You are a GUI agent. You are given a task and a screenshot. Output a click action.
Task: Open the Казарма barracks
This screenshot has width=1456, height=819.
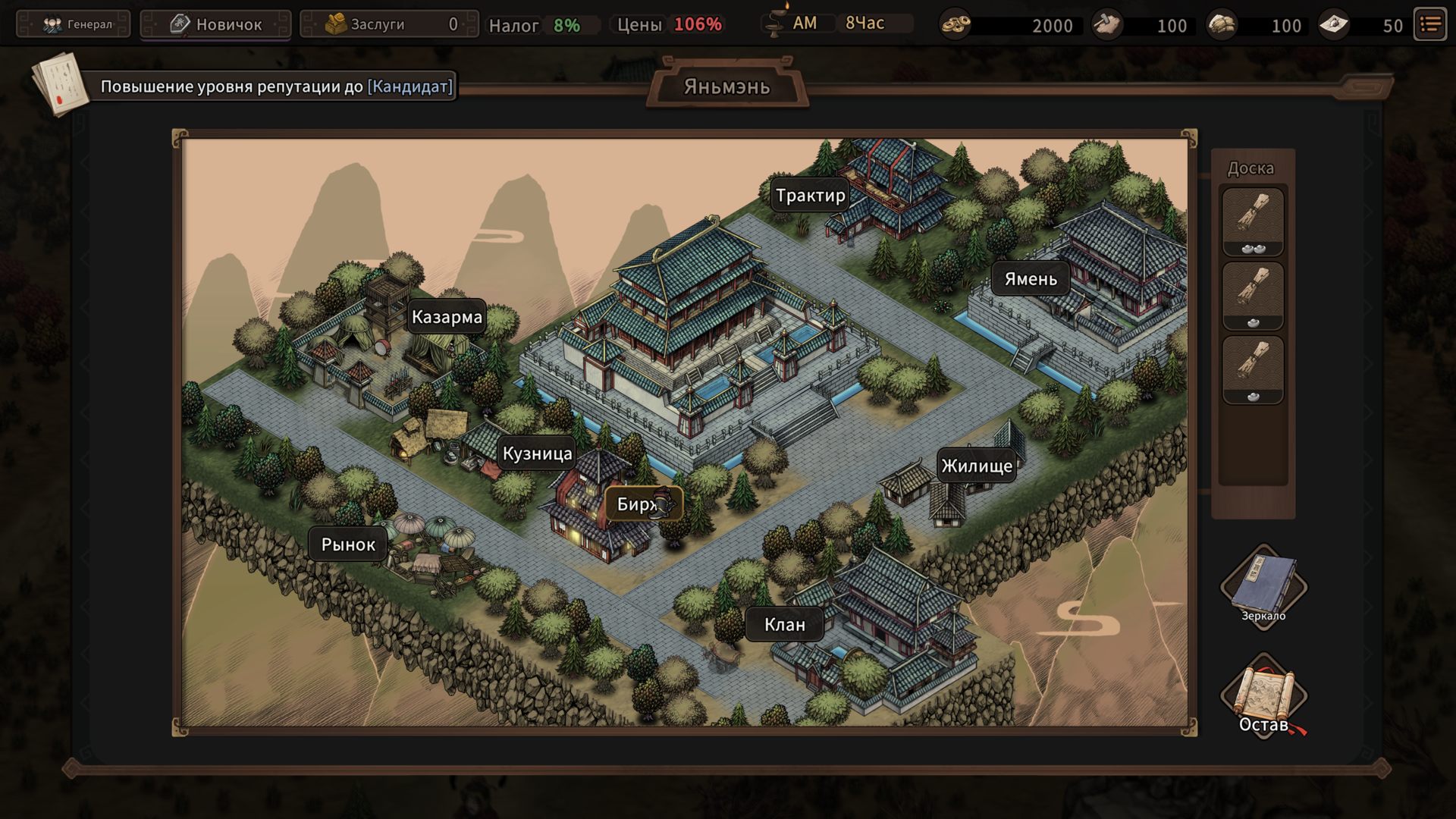point(447,317)
